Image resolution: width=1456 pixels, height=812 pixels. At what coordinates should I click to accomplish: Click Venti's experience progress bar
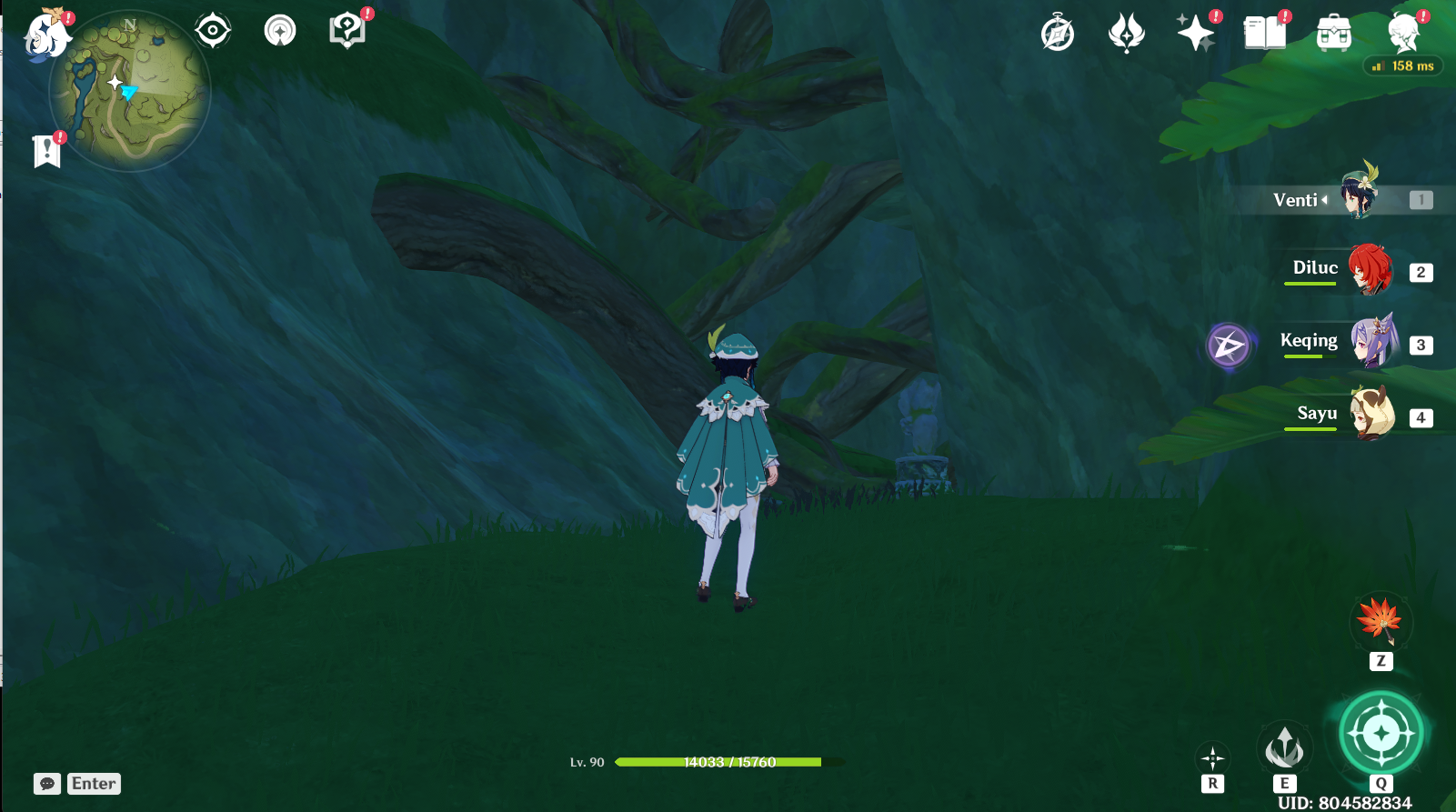718,763
